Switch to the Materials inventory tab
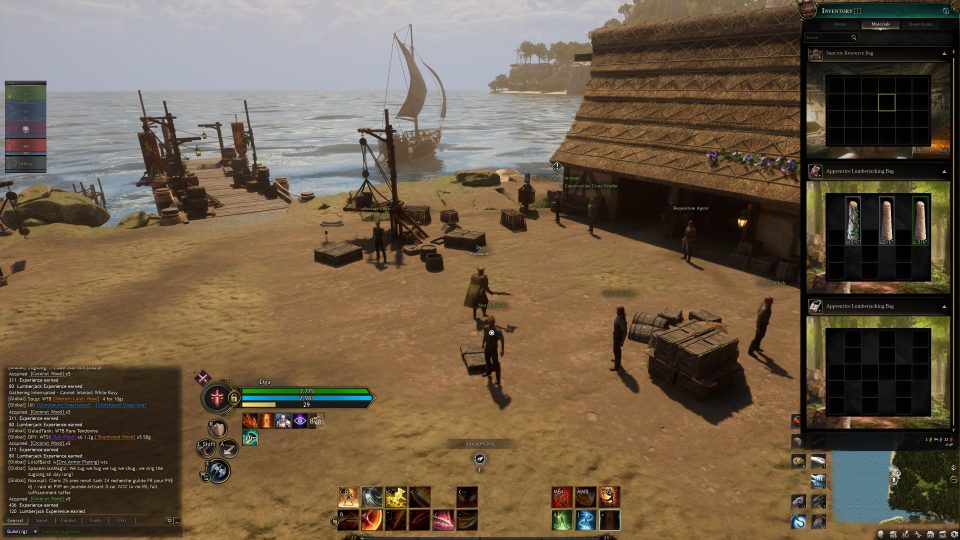 (x=880, y=24)
